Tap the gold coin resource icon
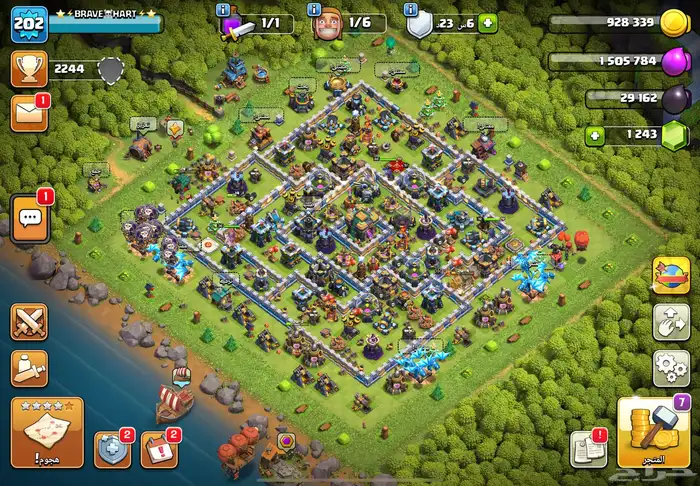 [672, 24]
